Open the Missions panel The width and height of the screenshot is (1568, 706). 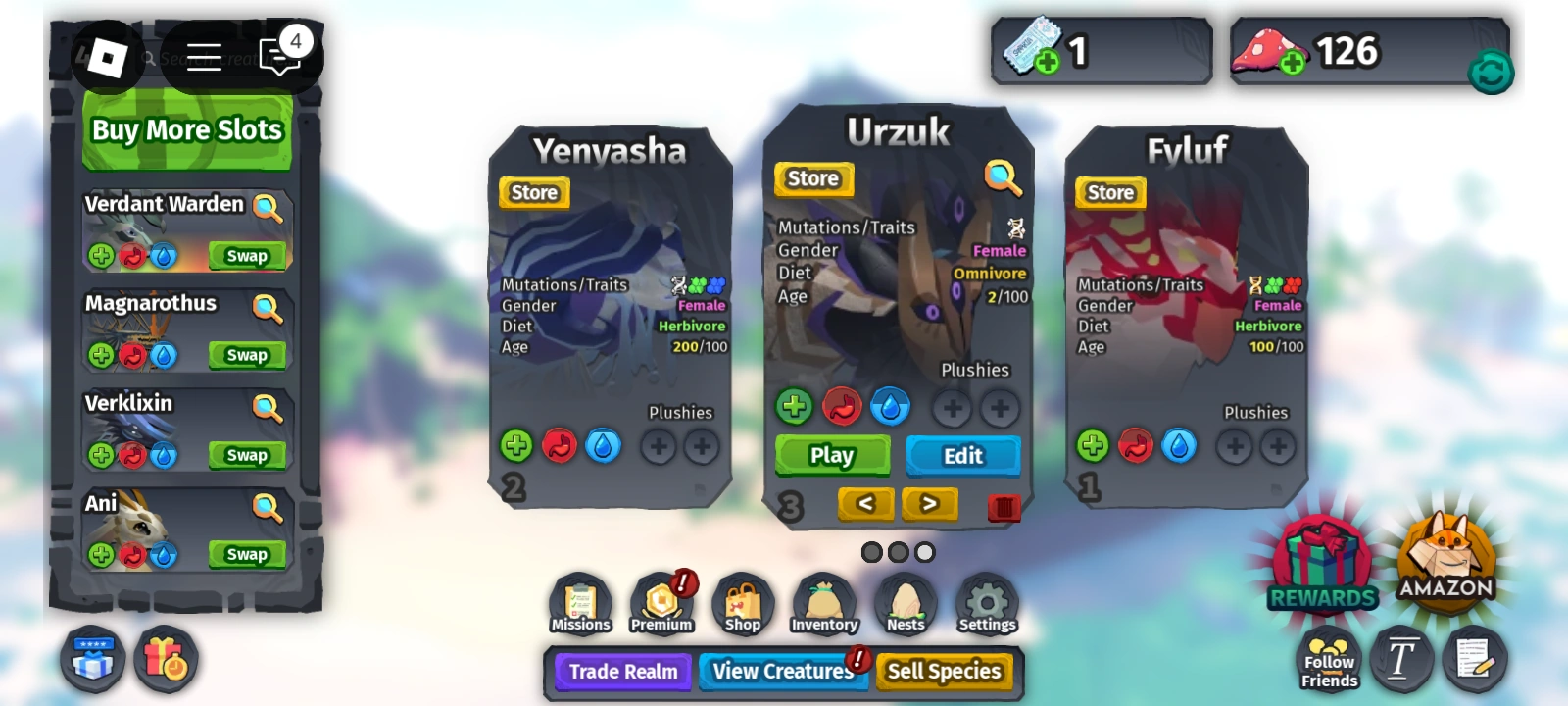pyautogui.click(x=579, y=600)
